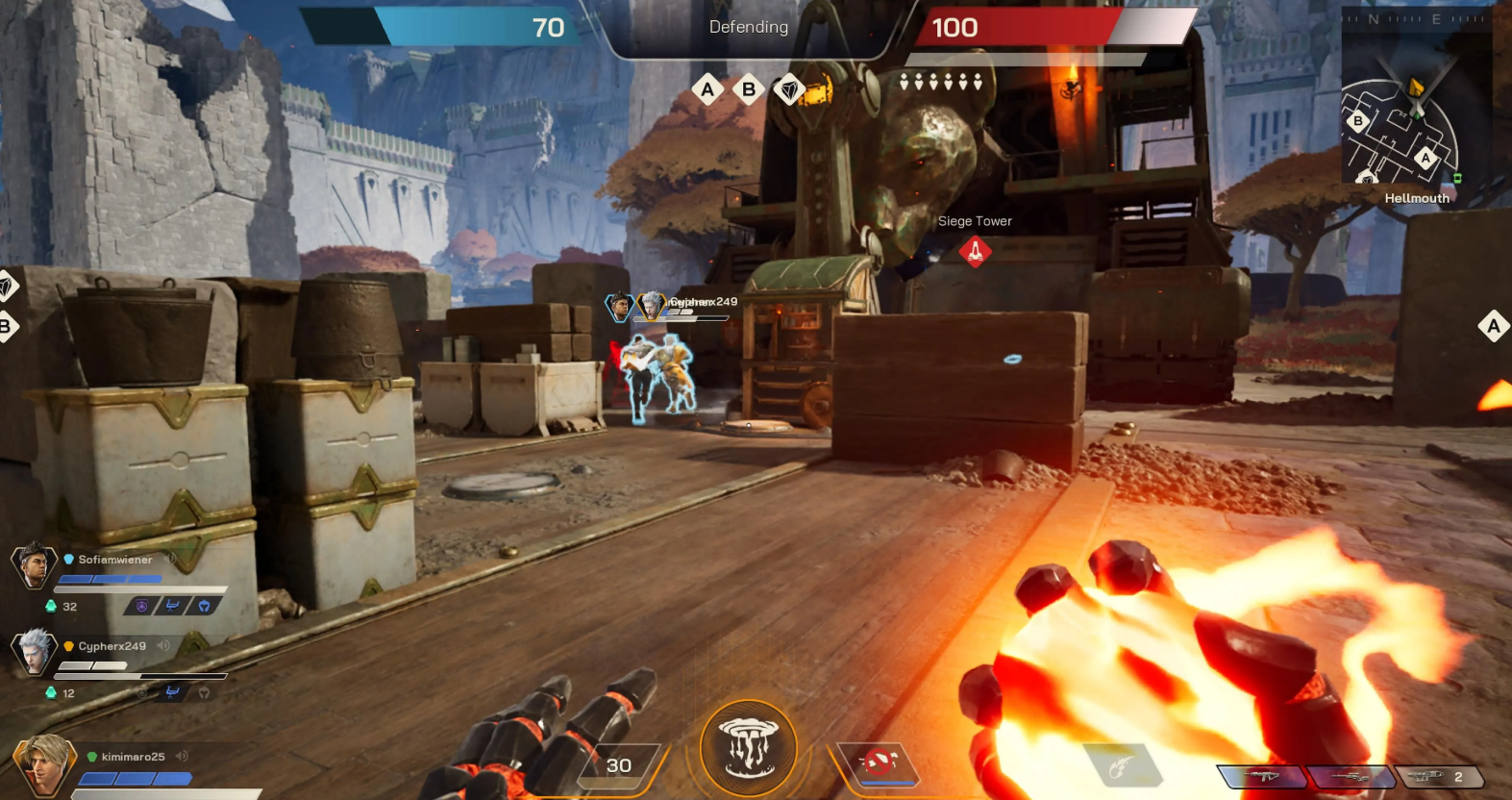Click the red Siege Tower marker

[975, 252]
